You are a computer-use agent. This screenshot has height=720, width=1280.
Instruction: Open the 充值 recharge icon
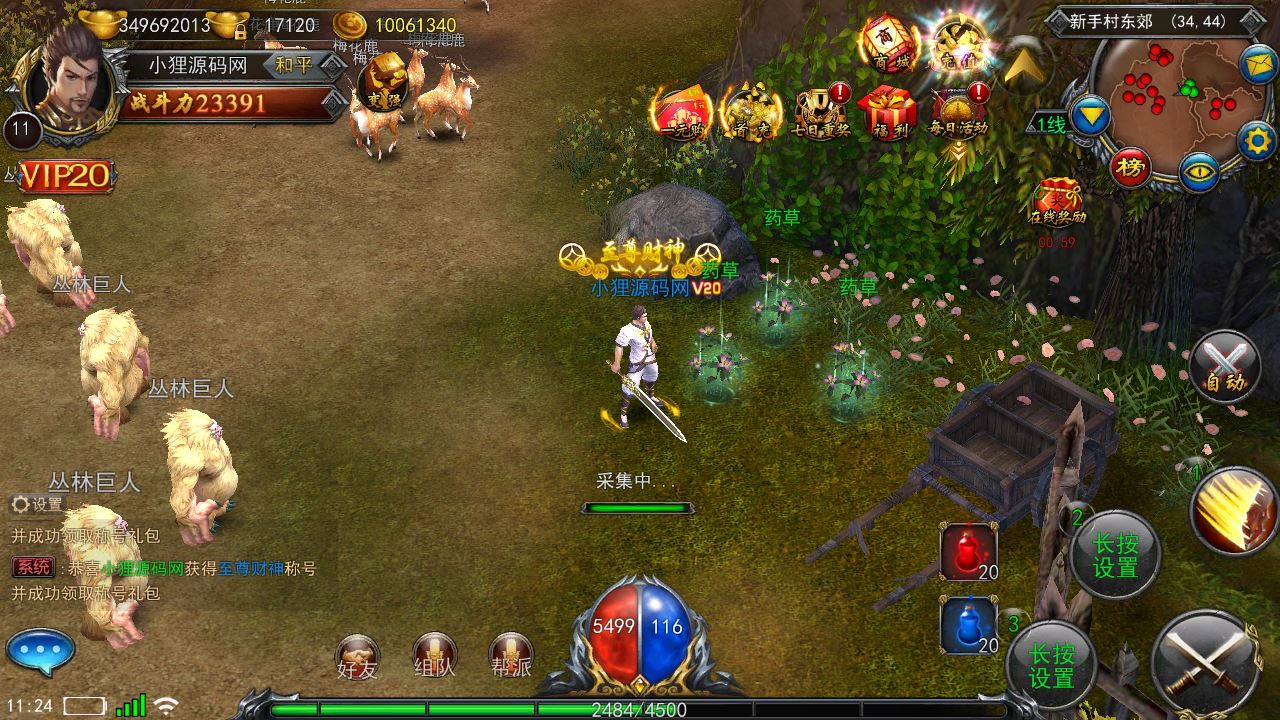tap(958, 45)
